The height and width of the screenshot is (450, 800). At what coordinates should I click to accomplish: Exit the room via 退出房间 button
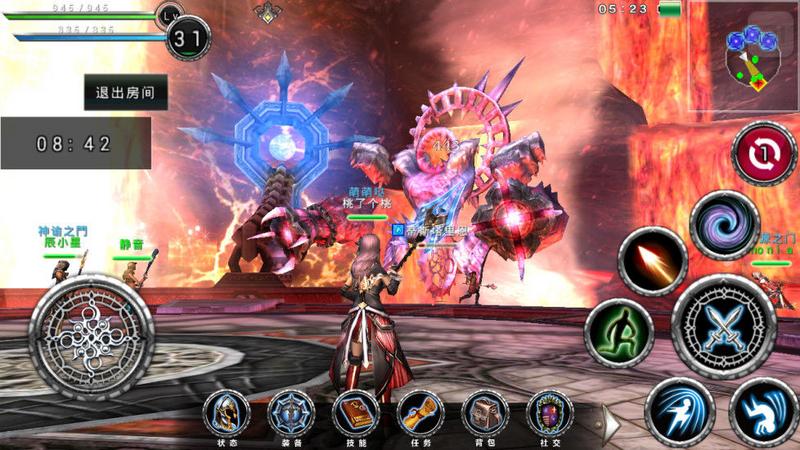tap(125, 92)
